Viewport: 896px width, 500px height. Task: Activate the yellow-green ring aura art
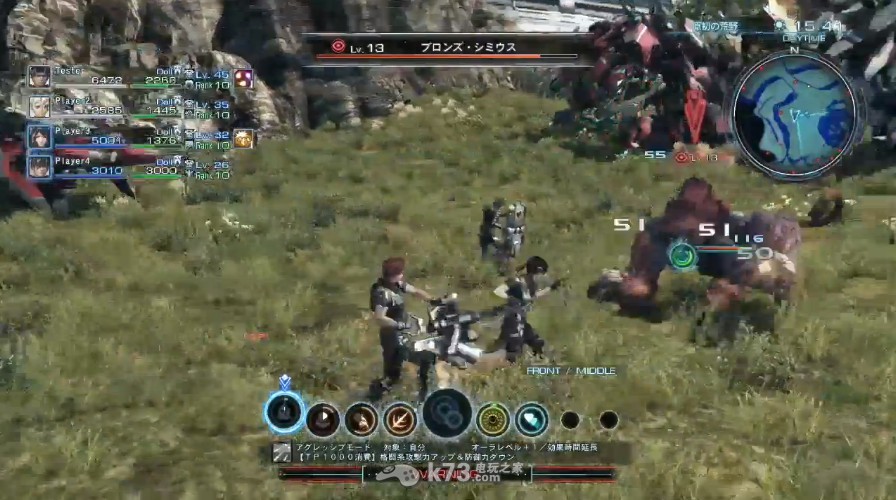pos(493,419)
